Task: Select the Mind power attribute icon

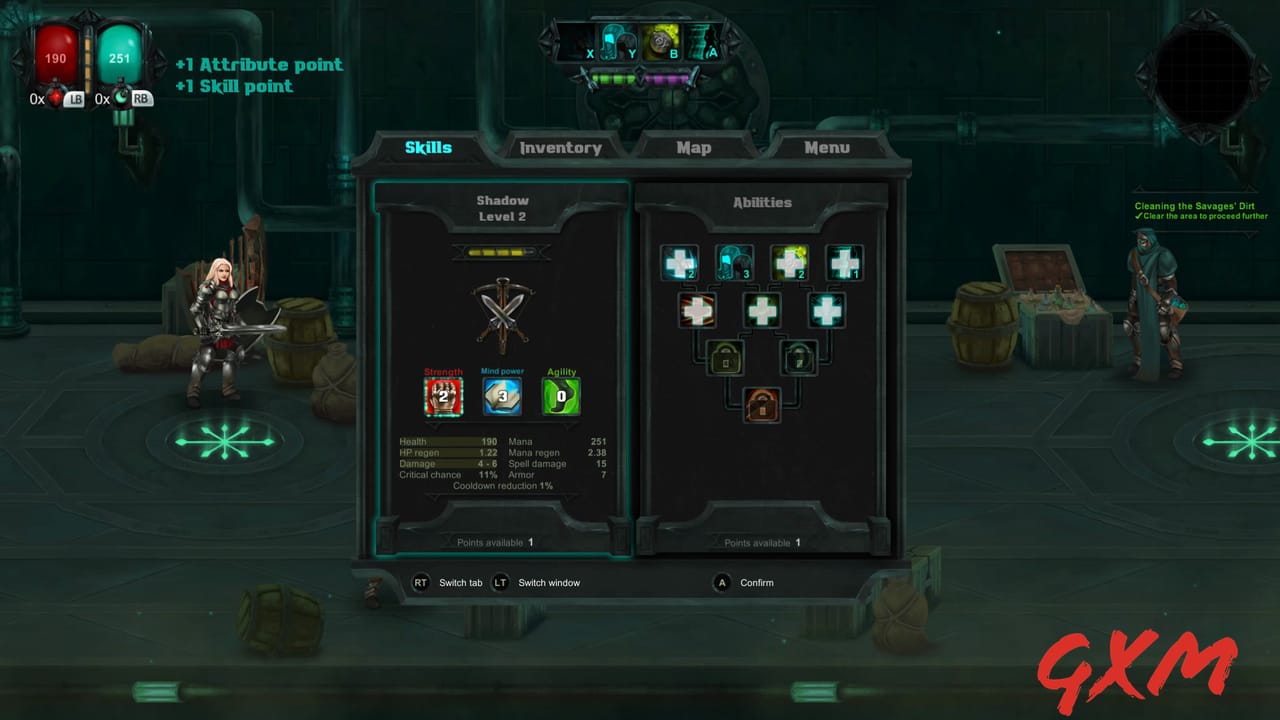Action: pyautogui.click(x=502, y=396)
